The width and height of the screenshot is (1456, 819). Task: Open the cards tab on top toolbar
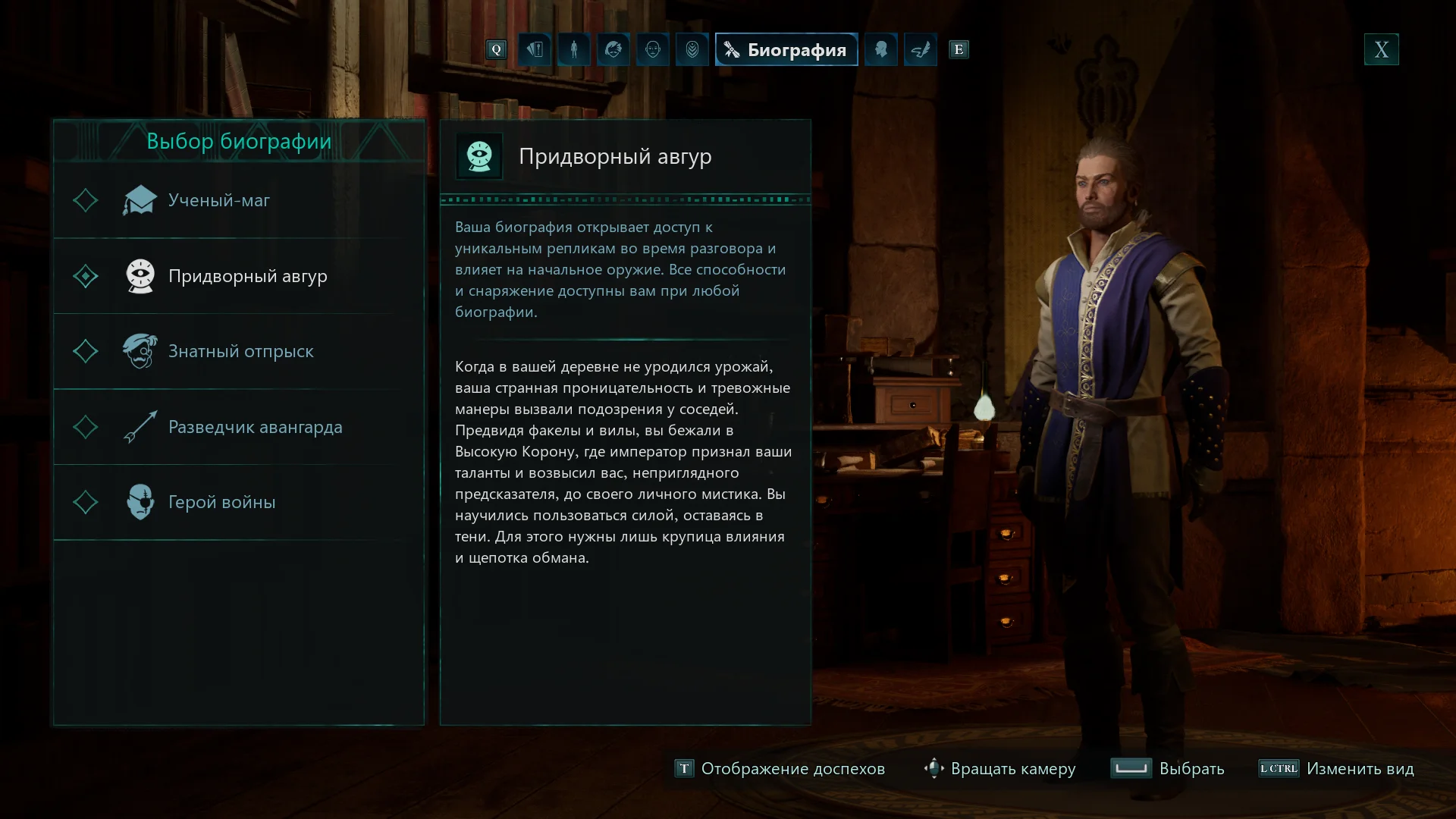[x=535, y=49]
